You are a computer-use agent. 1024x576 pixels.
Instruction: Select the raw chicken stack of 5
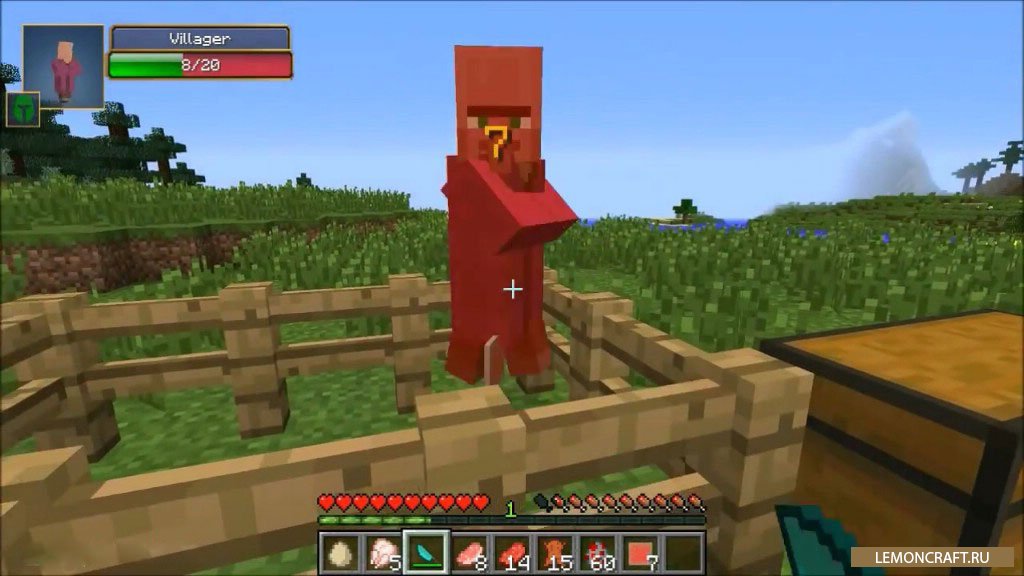click(x=384, y=553)
